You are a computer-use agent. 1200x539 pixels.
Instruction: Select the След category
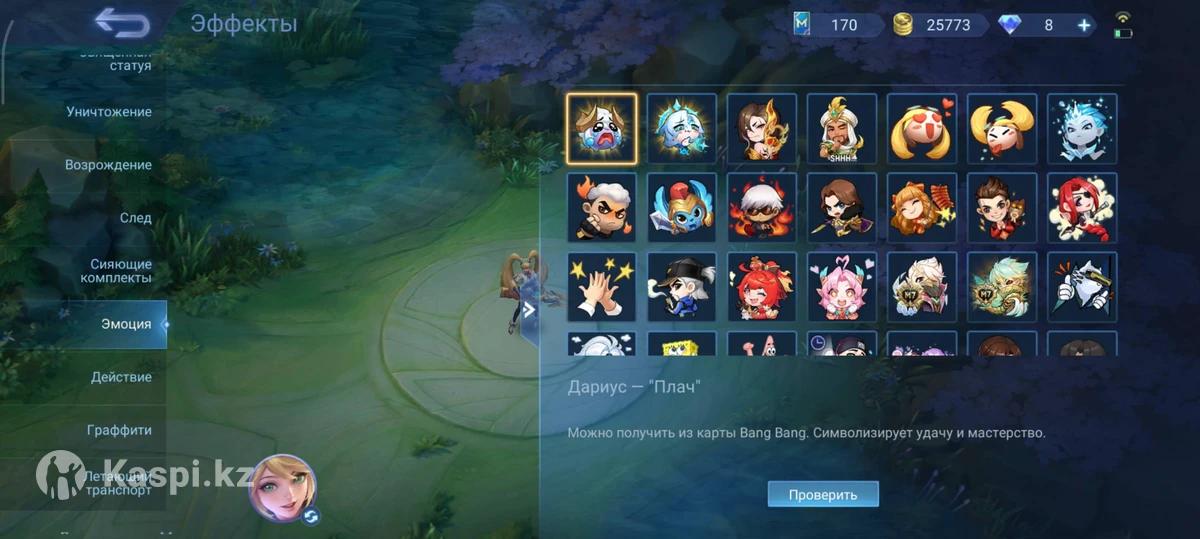coord(135,218)
